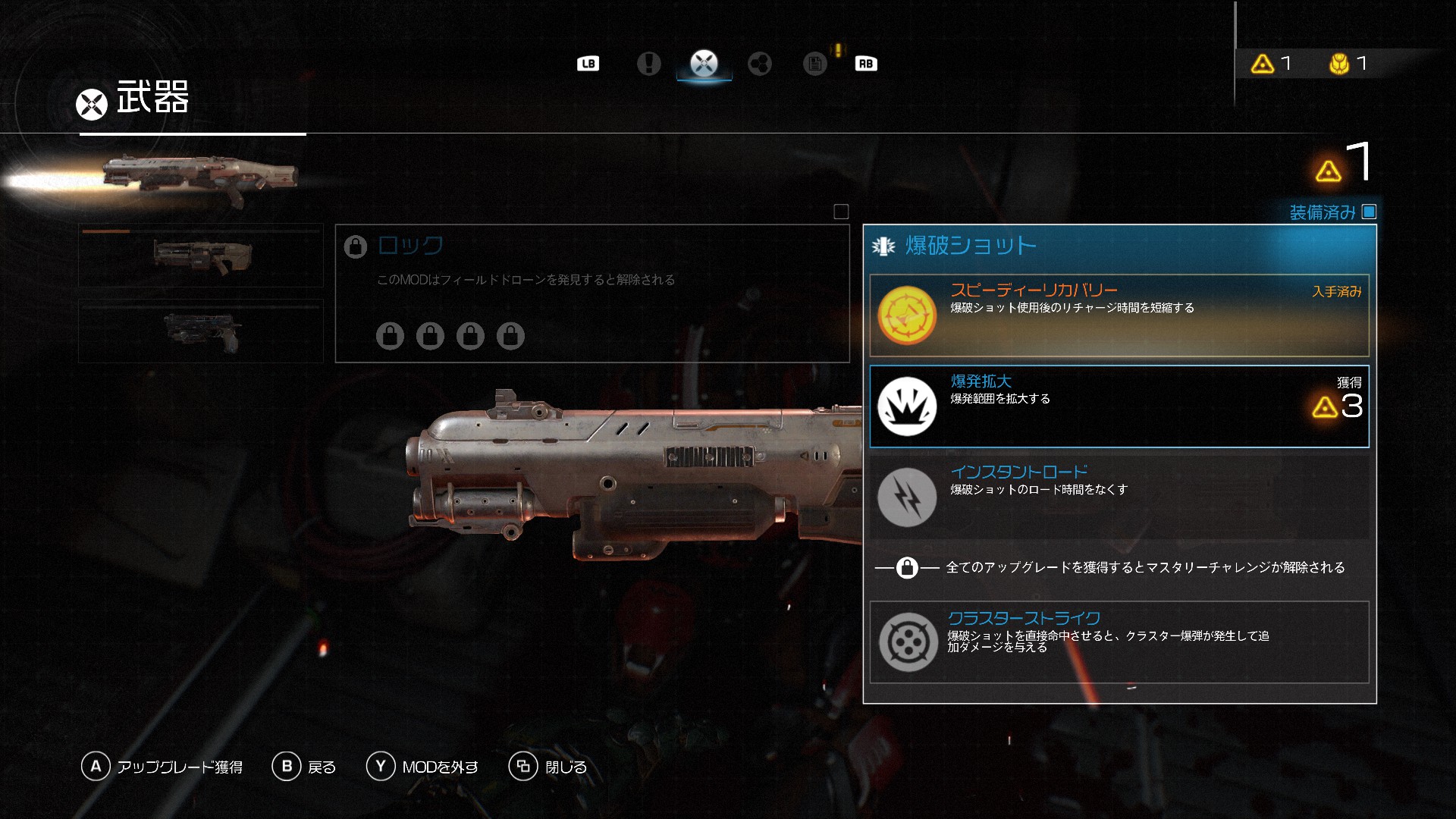Select the クラスターストライク mastery upgrade
Image resolution: width=1456 pixels, height=819 pixels.
1119,642
